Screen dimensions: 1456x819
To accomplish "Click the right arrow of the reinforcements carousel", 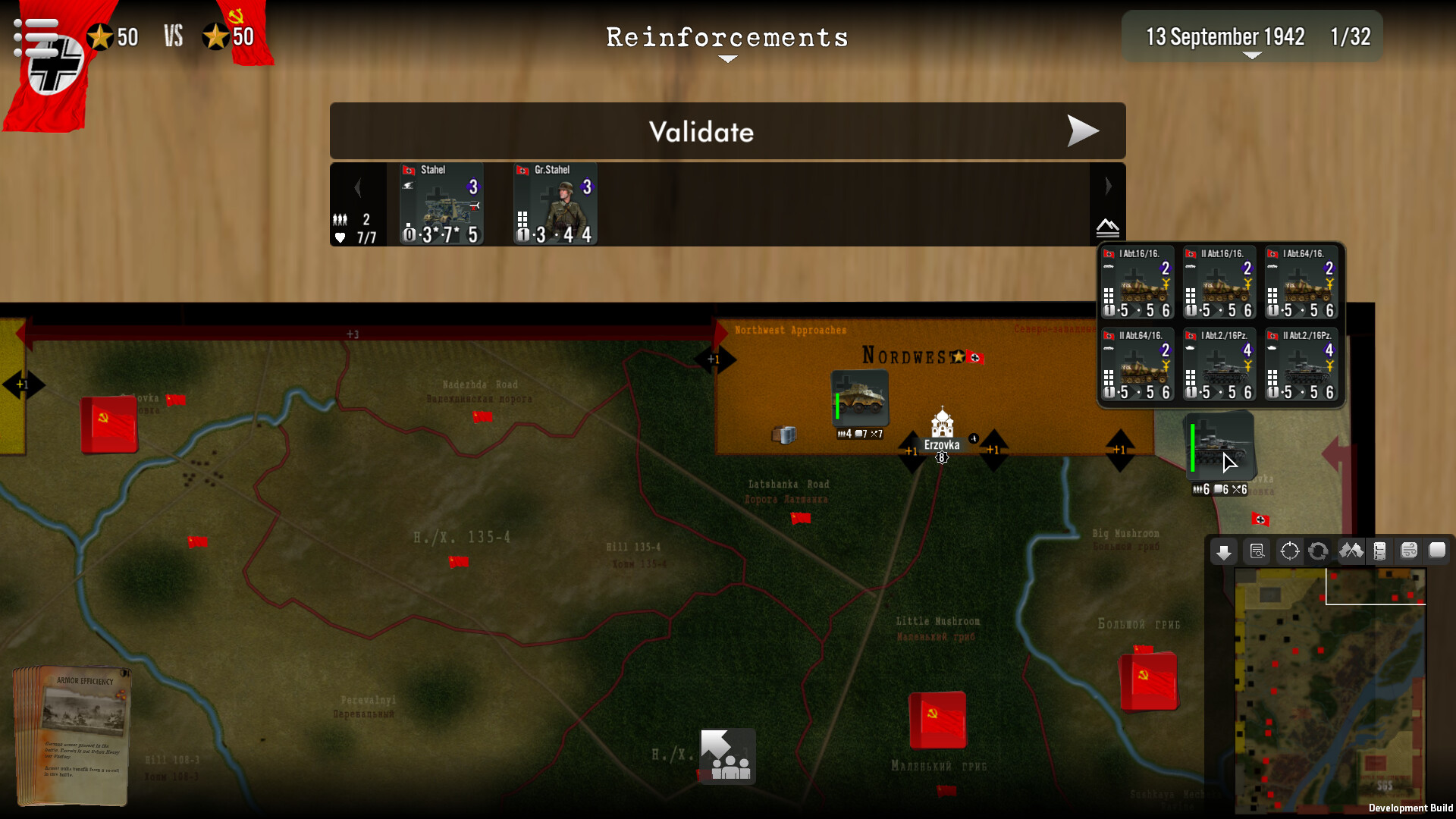I will click(x=1109, y=186).
